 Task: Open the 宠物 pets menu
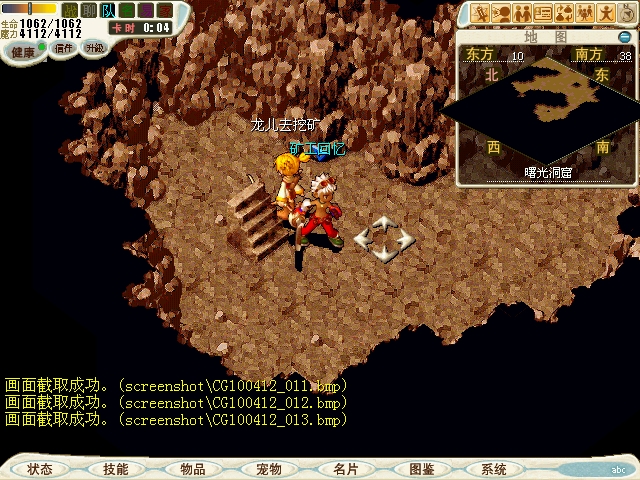pyautogui.click(x=268, y=468)
